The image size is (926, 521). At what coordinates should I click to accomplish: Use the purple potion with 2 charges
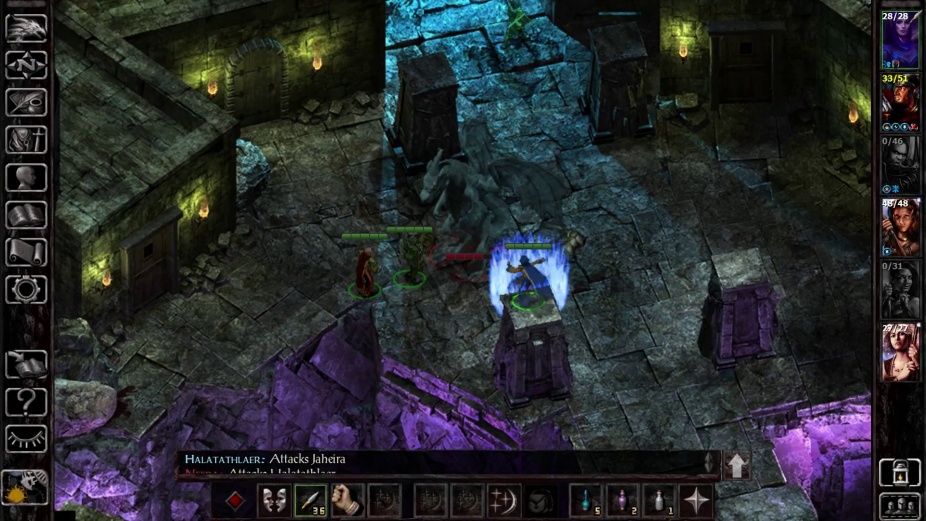622,499
